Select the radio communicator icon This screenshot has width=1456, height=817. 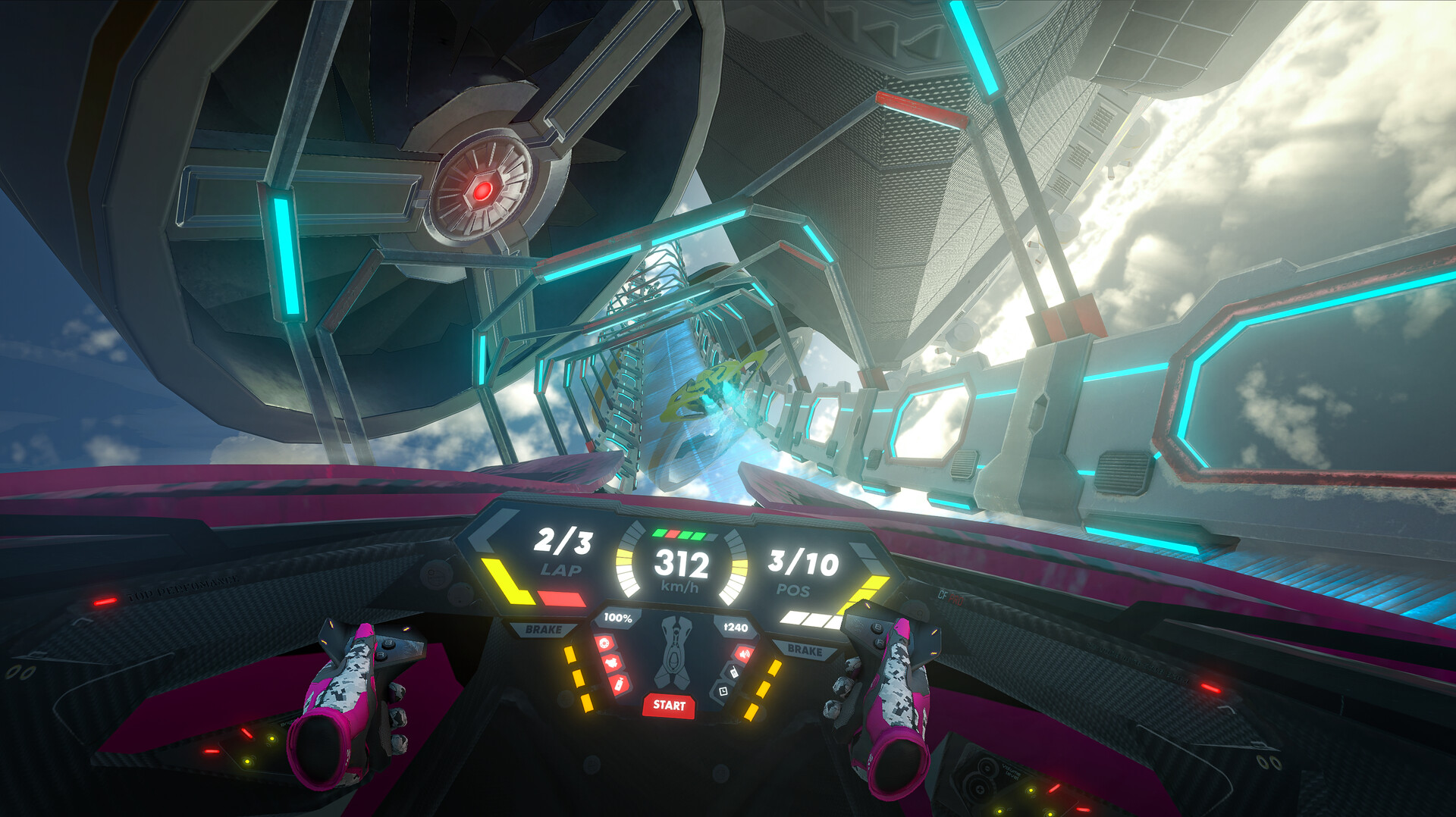(733, 672)
